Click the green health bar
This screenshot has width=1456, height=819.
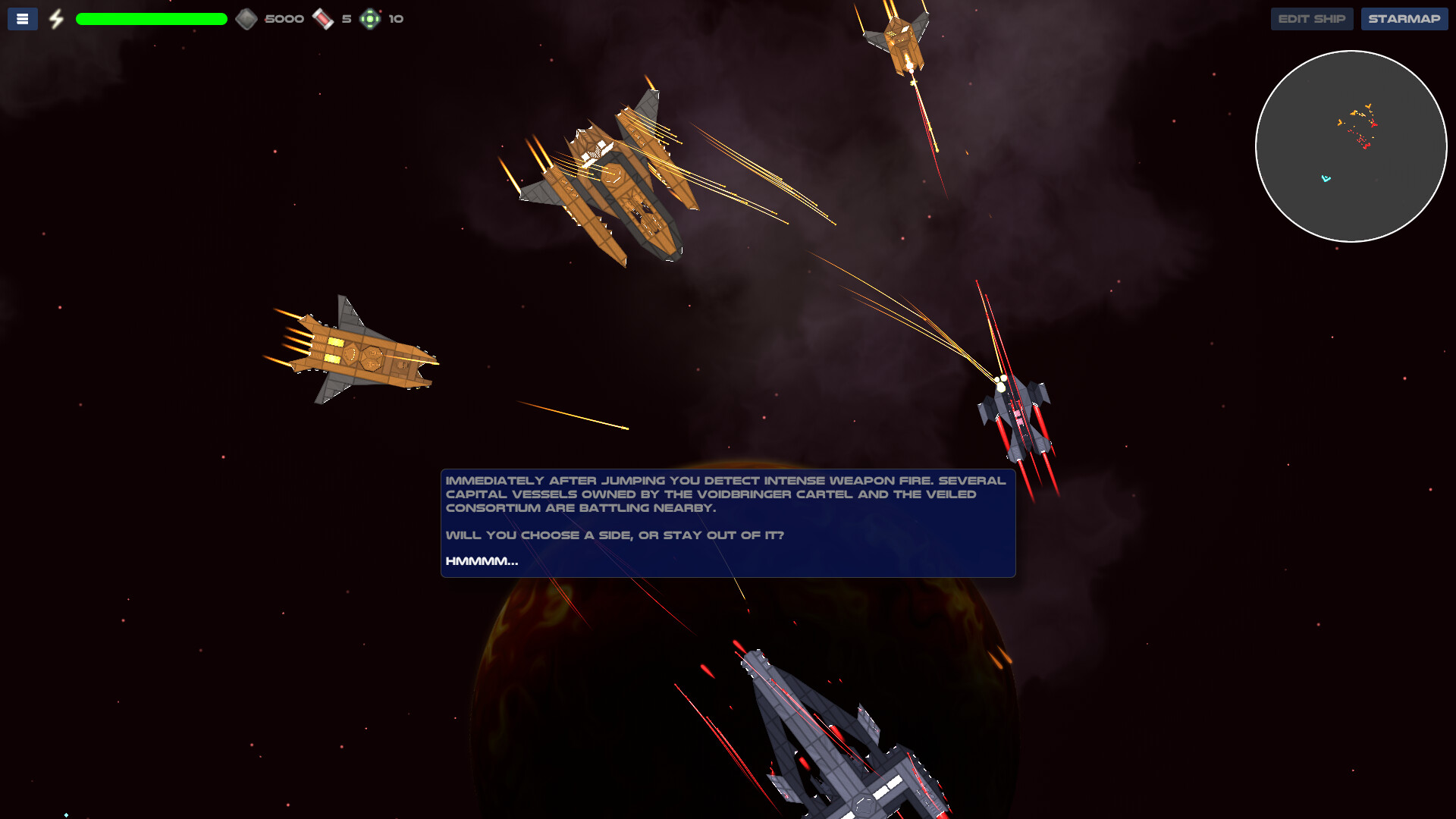click(151, 18)
